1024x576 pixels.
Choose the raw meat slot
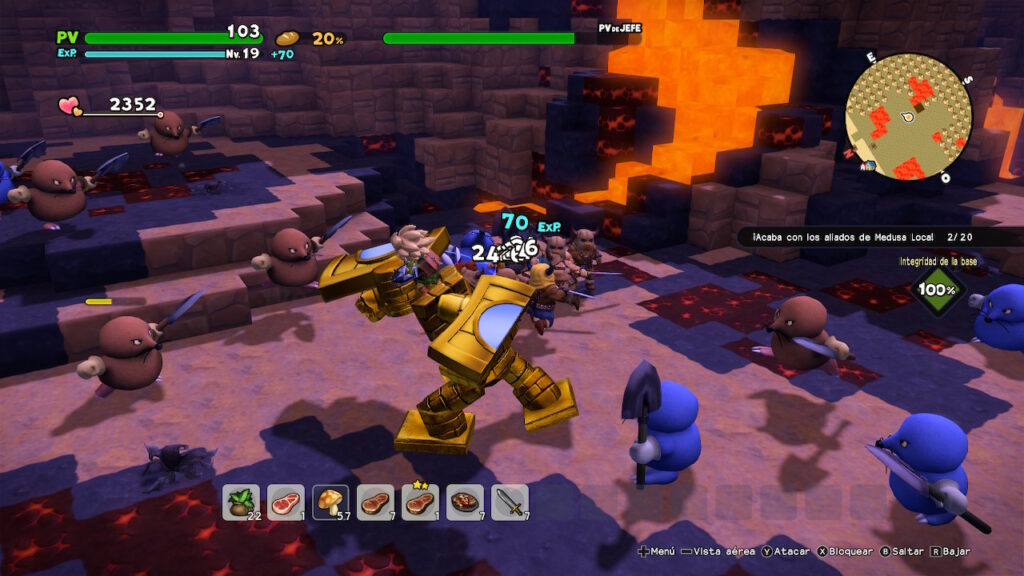point(285,502)
